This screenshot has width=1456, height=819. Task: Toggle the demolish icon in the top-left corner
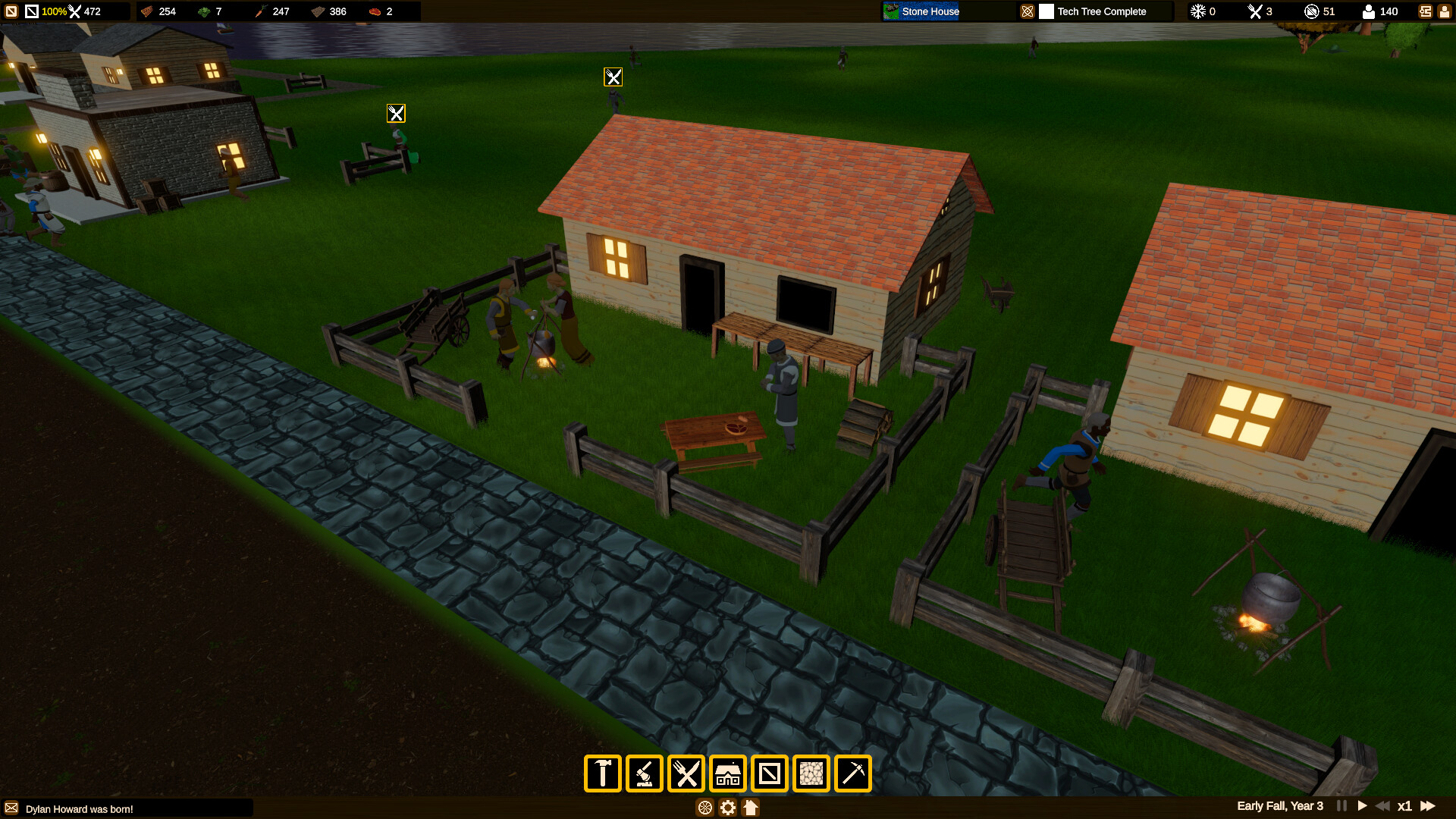[x=11, y=11]
